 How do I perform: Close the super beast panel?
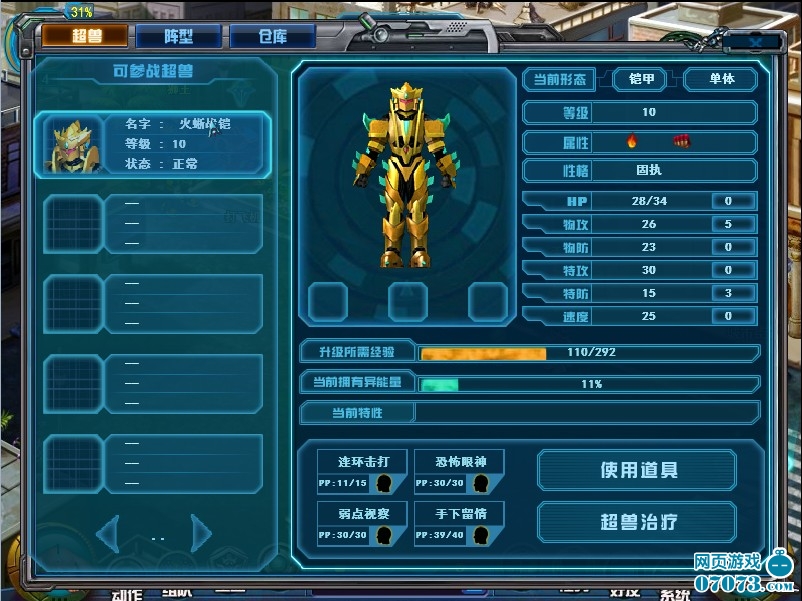(756, 42)
